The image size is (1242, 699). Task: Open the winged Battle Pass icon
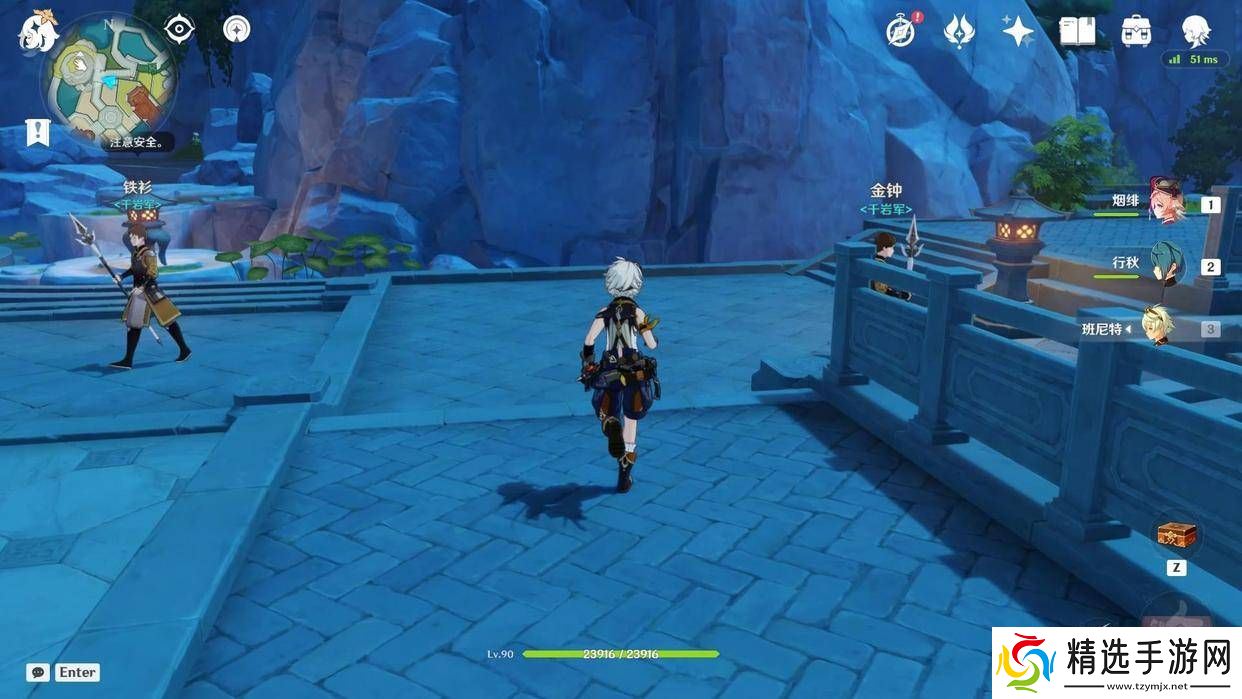click(x=959, y=31)
